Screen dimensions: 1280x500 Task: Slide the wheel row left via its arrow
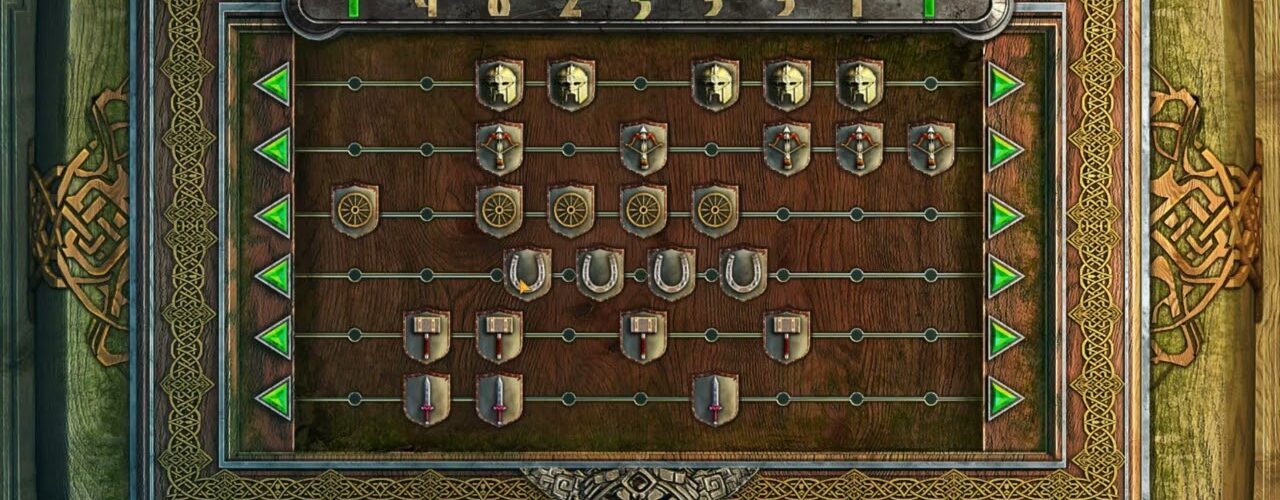(273, 215)
